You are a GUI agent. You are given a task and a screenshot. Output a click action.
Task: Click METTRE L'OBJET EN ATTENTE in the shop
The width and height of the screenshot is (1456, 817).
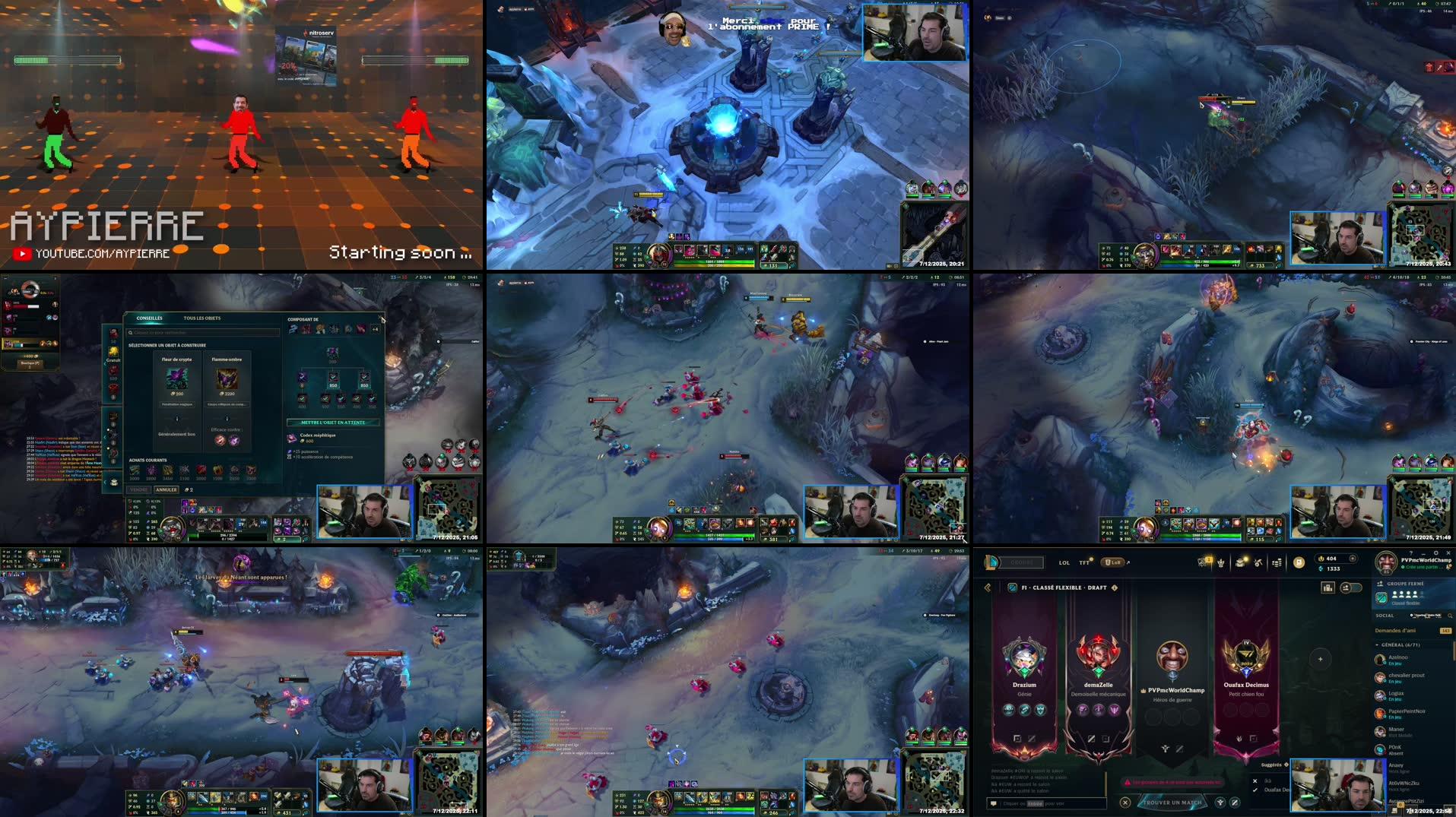click(331, 423)
